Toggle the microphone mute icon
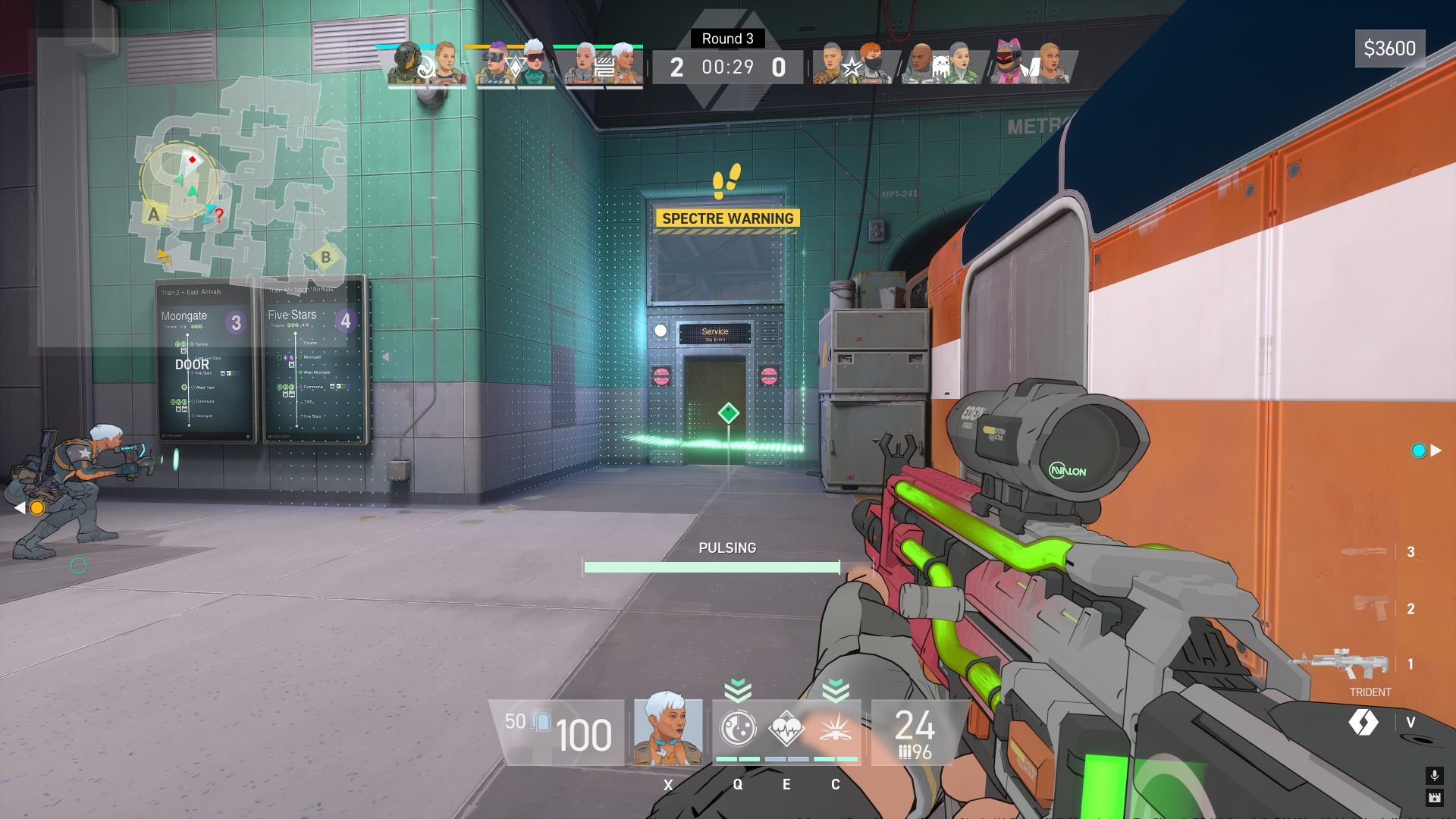Screen dimensions: 1456x819 point(1434,777)
